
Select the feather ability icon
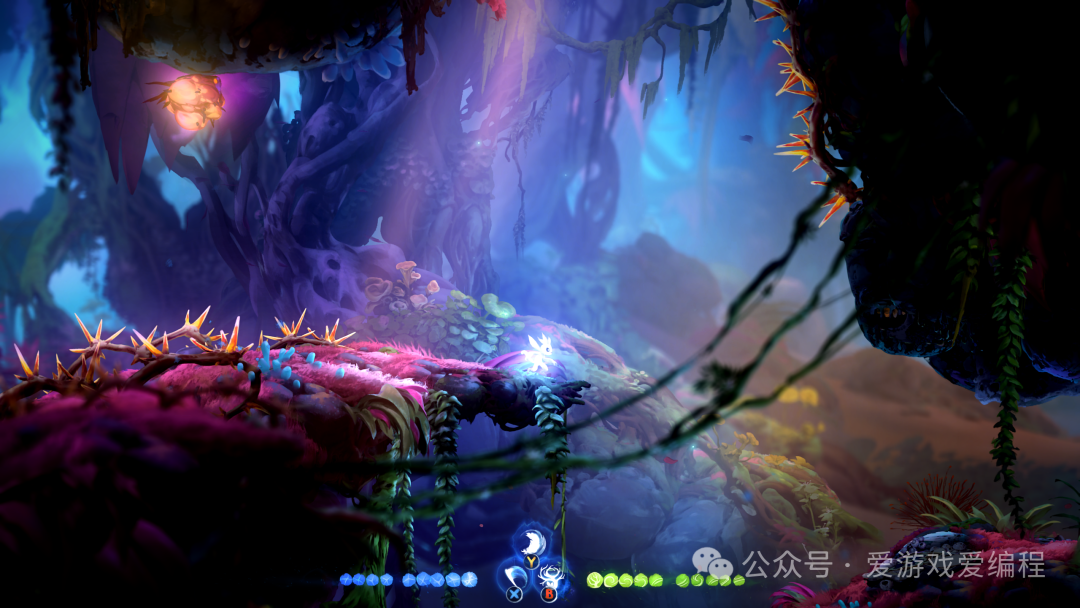click(x=531, y=543)
